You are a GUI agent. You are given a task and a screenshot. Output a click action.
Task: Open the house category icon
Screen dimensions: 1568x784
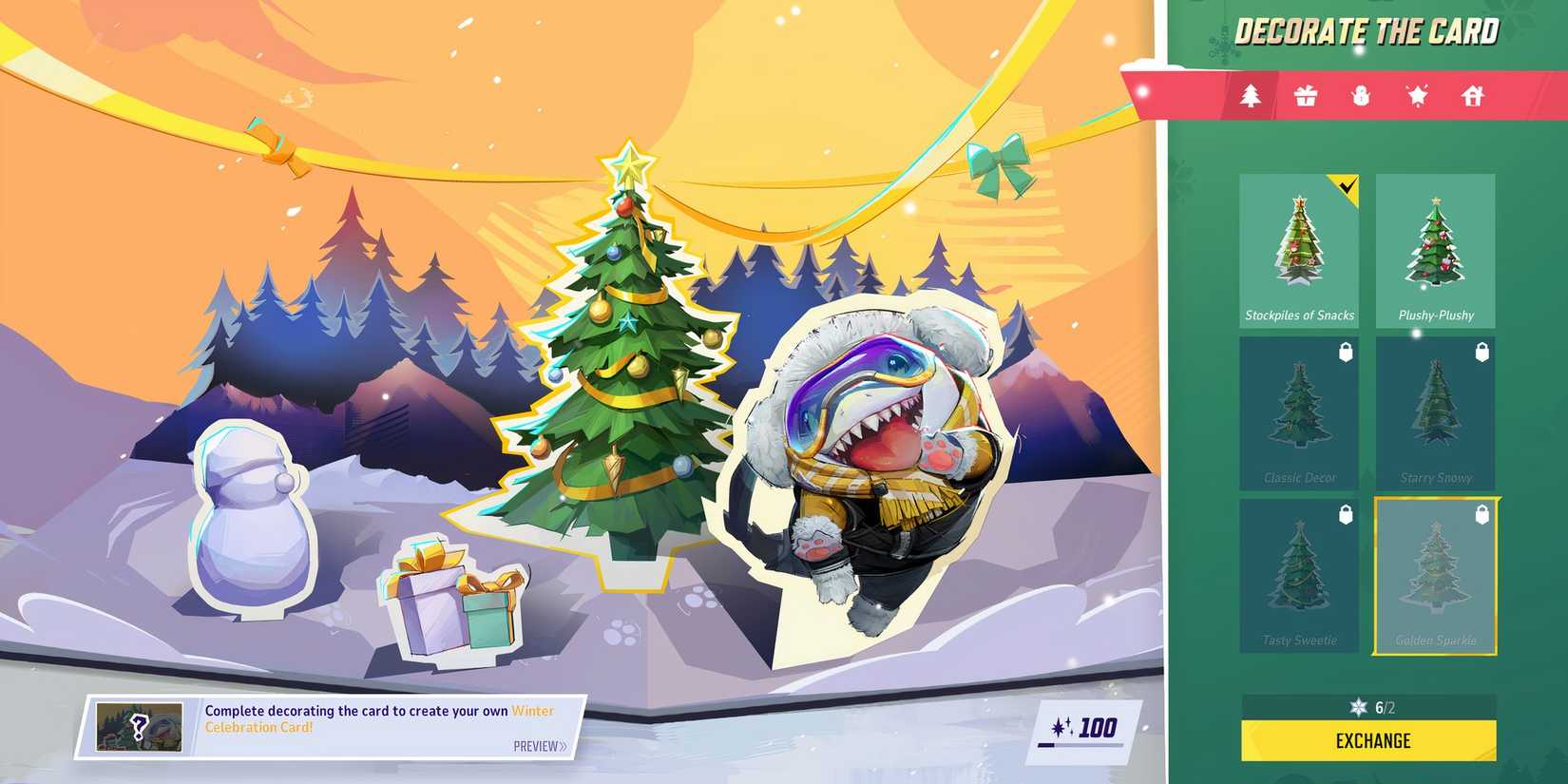coord(1471,95)
